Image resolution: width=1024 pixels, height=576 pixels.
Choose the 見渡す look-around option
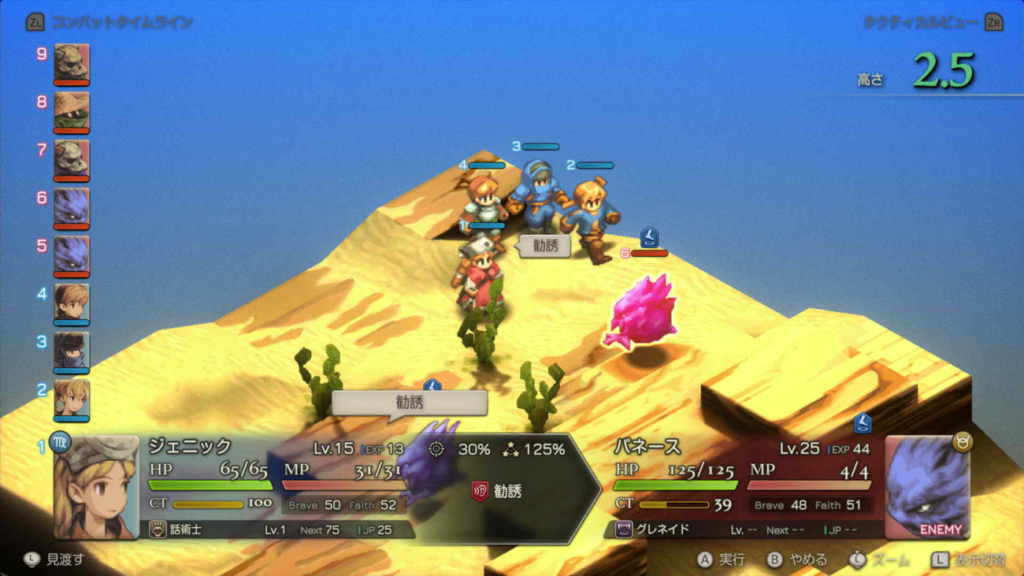[x=57, y=559]
